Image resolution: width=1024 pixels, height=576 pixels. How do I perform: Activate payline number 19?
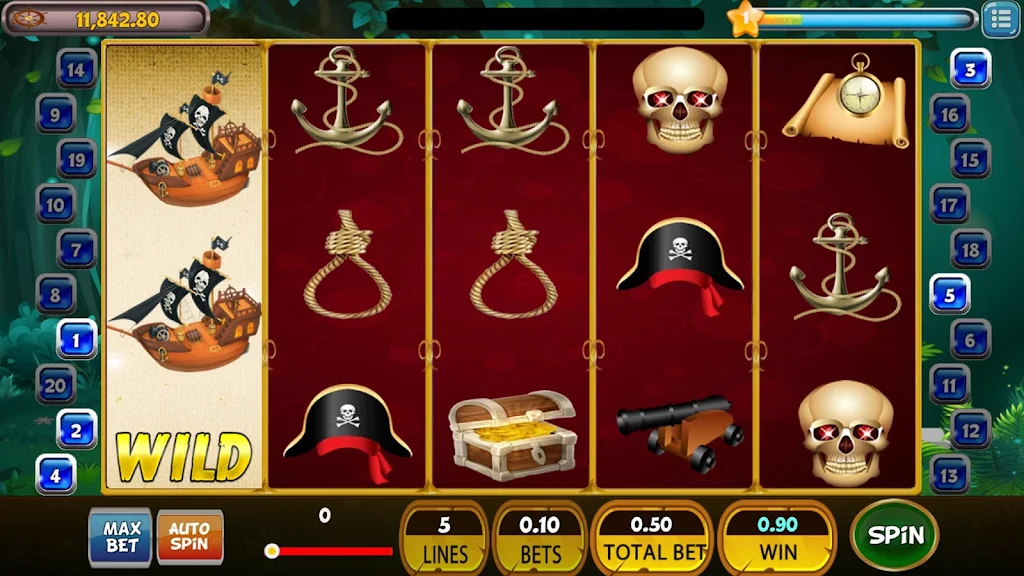(x=77, y=159)
